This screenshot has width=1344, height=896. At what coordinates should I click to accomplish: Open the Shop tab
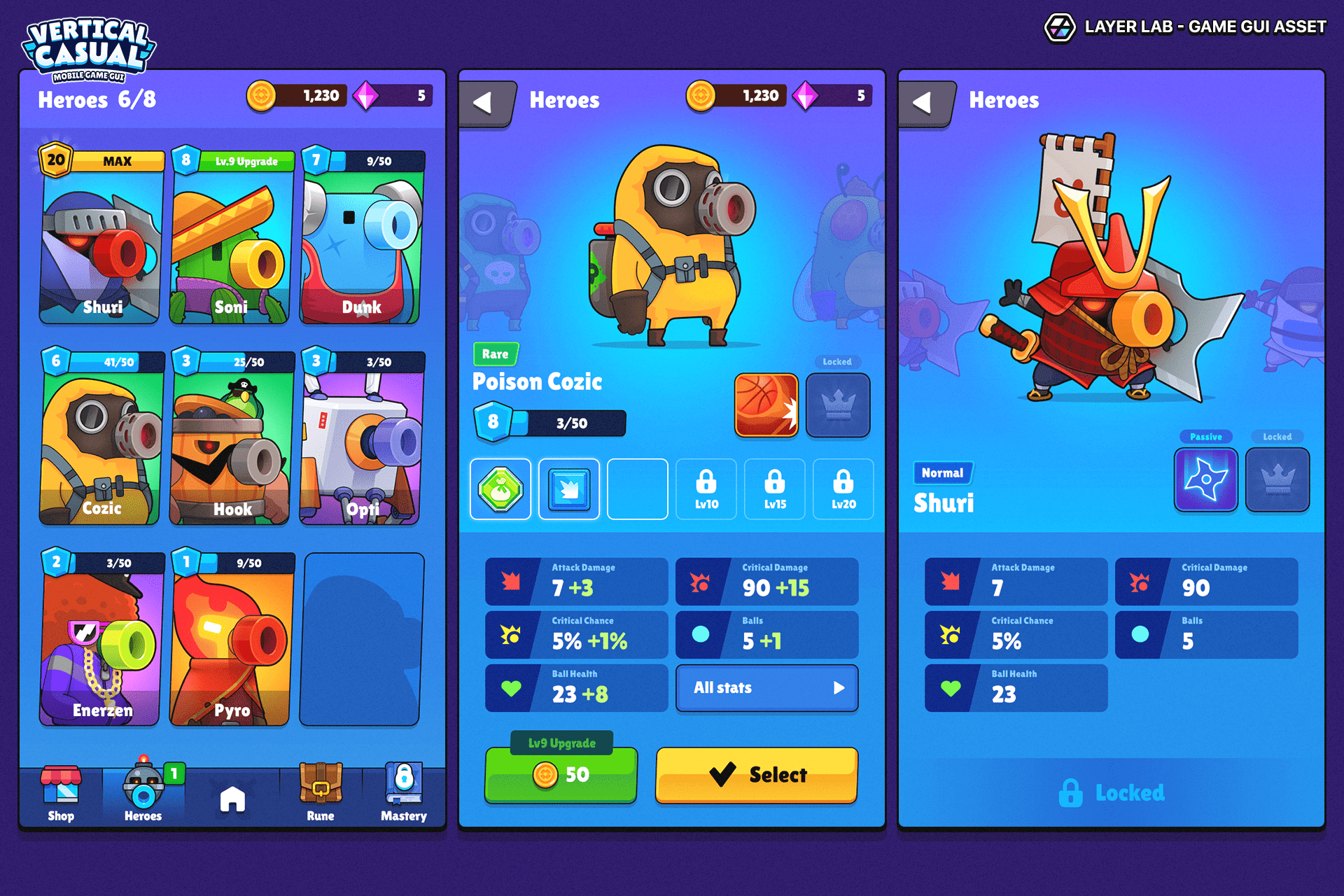pyautogui.click(x=61, y=795)
